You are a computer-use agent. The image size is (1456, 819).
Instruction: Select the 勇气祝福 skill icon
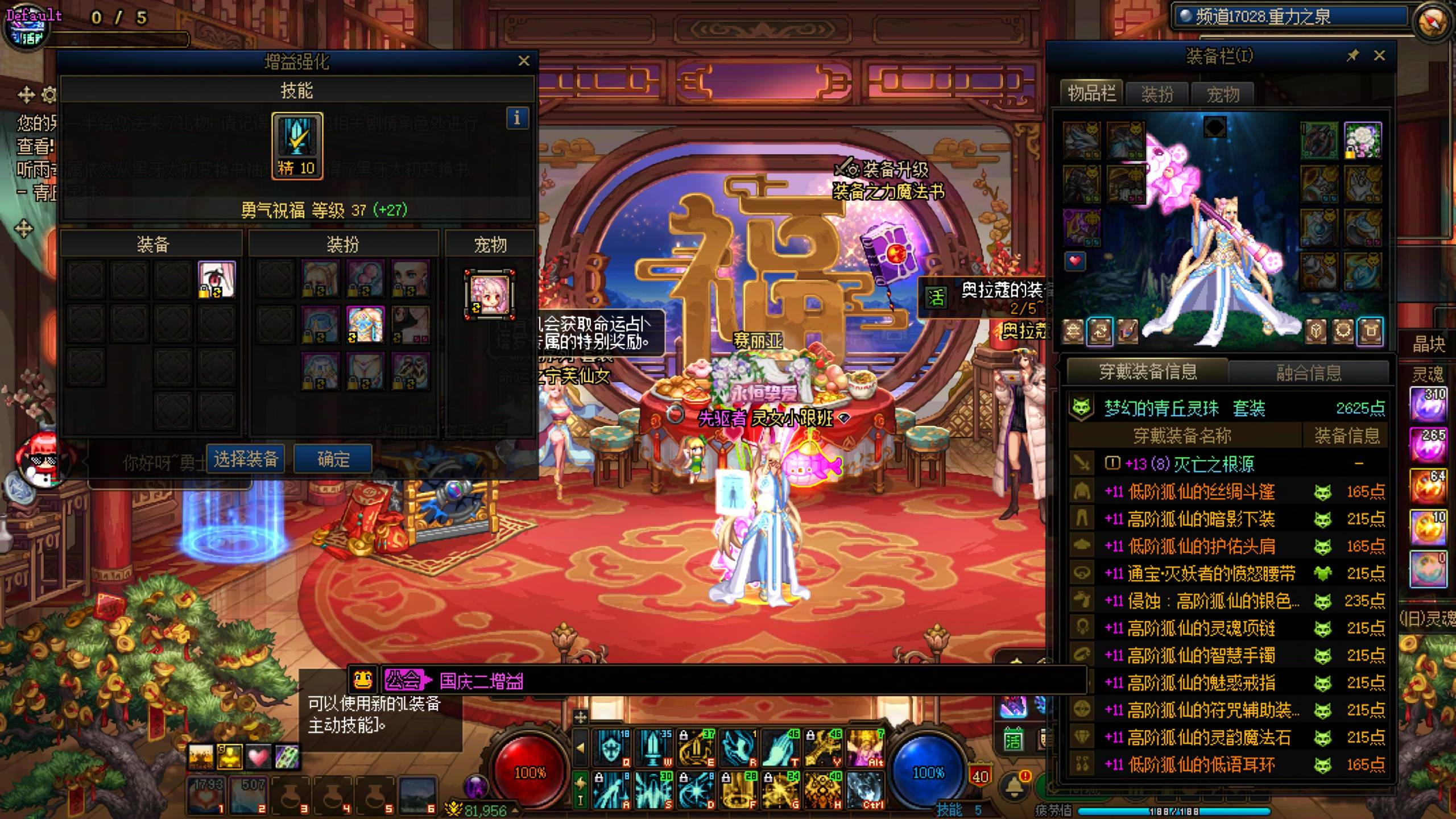297,145
